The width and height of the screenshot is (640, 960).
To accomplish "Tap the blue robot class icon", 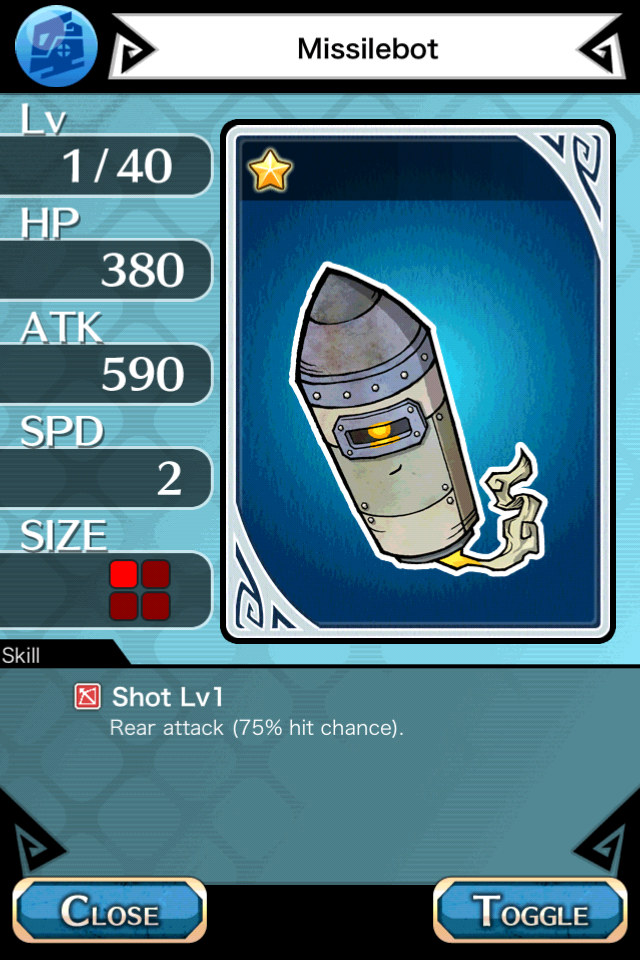I will pos(56,46).
